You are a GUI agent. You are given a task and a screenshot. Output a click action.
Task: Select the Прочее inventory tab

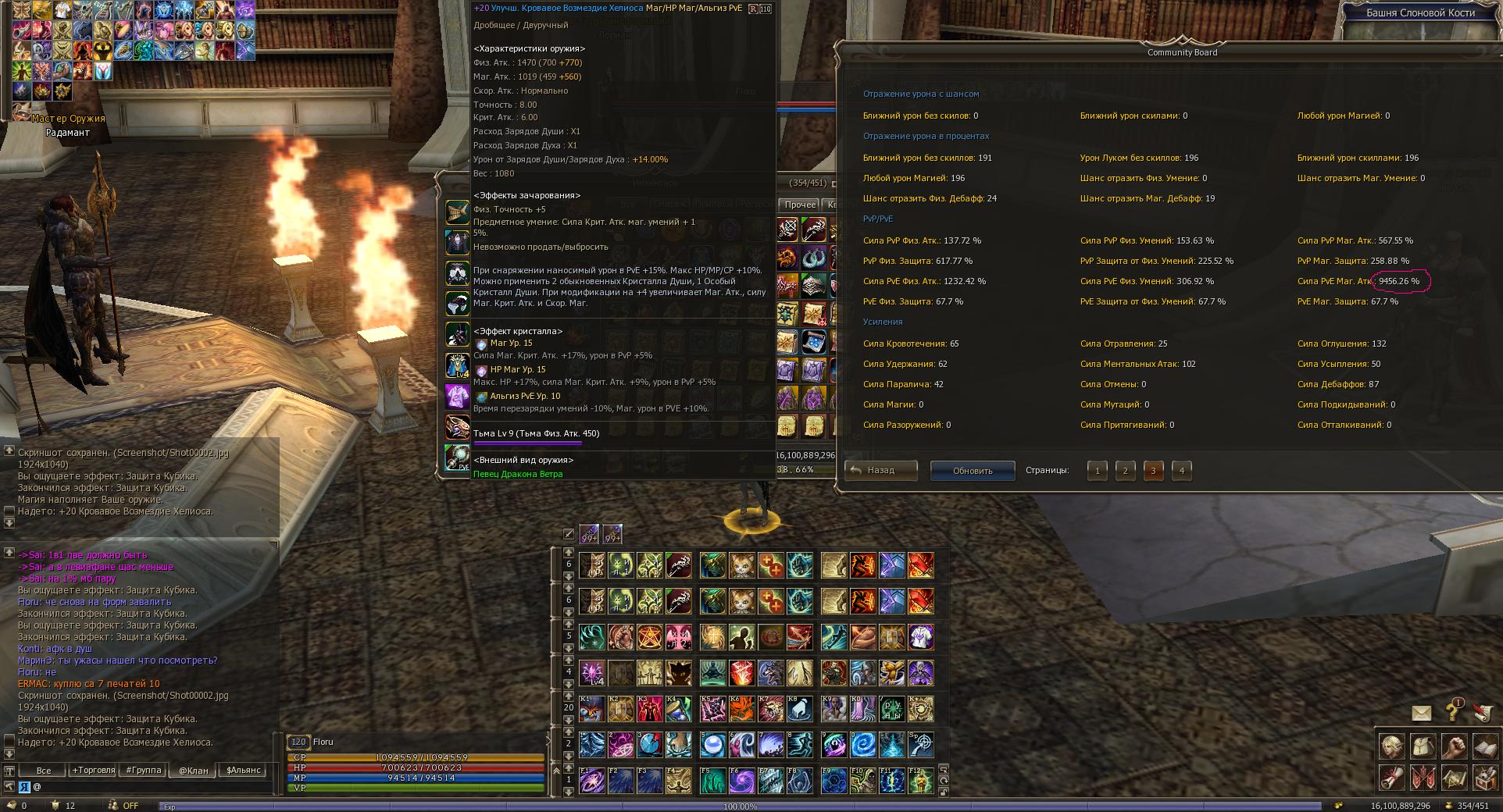(x=800, y=205)
